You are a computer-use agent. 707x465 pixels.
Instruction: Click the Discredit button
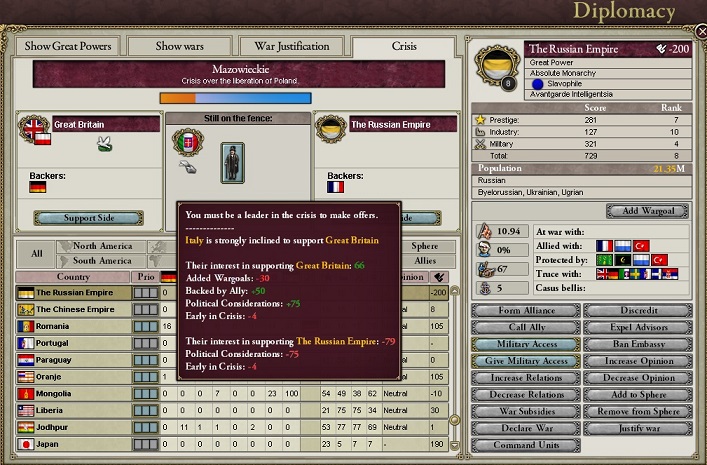pos(639,310)
